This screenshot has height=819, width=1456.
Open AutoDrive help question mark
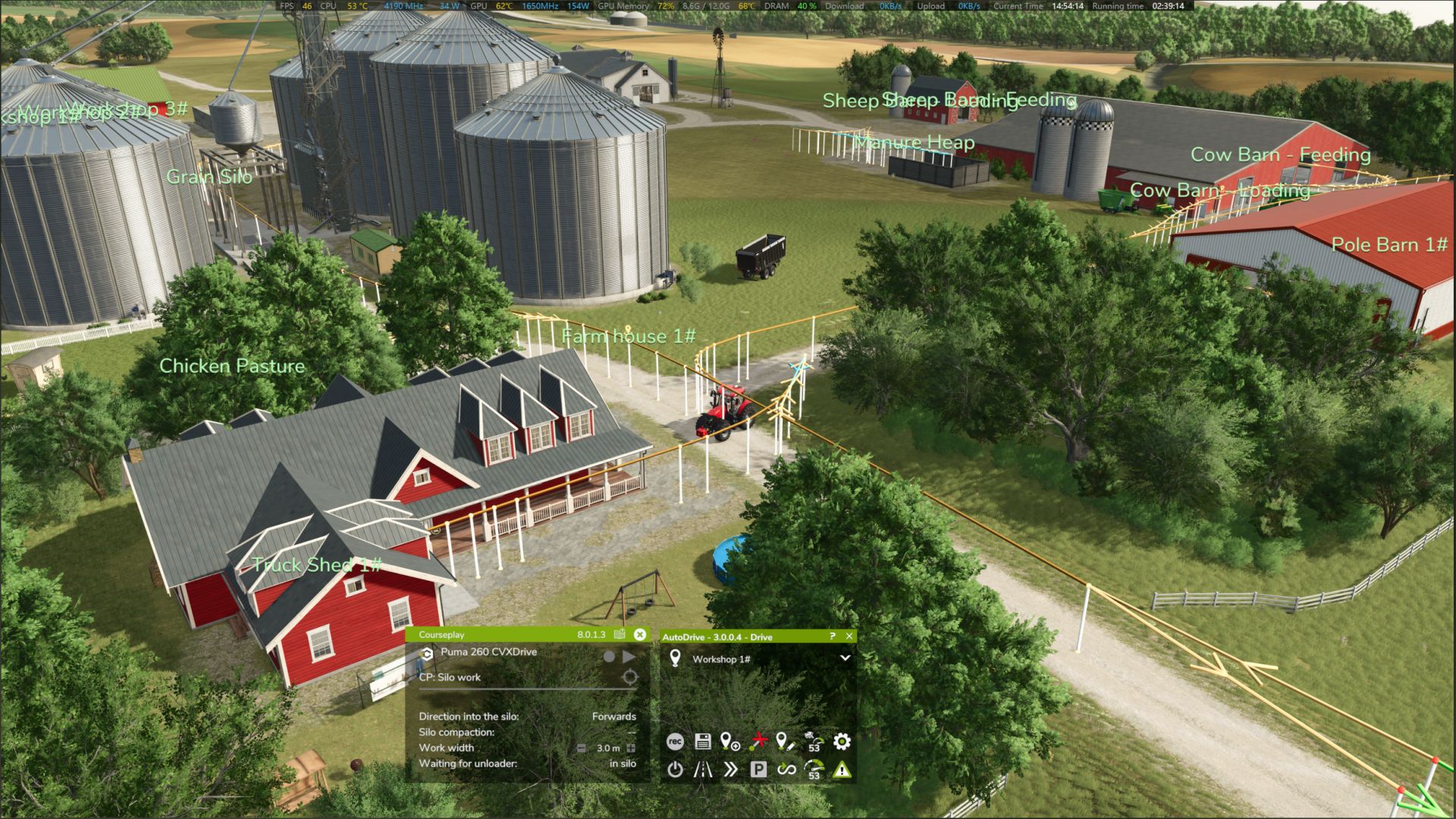[x=832, y=636]
